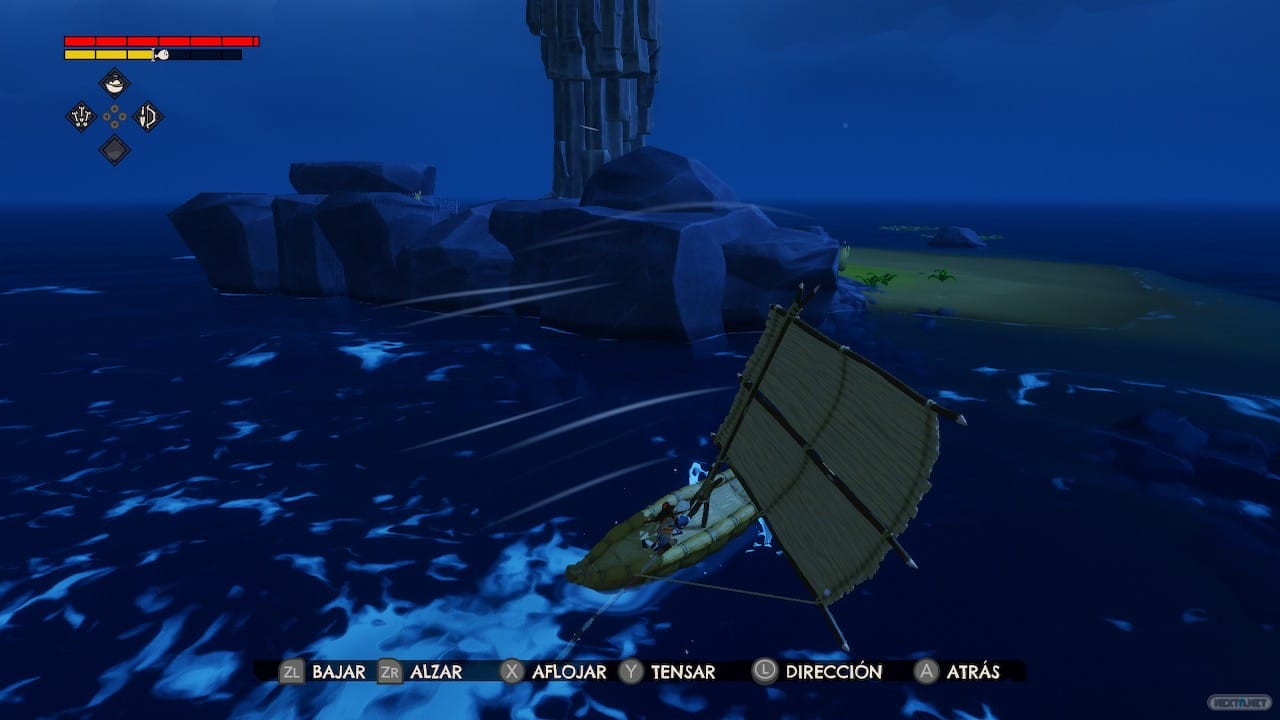
Task: Select the bow and arrow quick-slot icon
Action: pyautogui.click(x=148, y=117)
